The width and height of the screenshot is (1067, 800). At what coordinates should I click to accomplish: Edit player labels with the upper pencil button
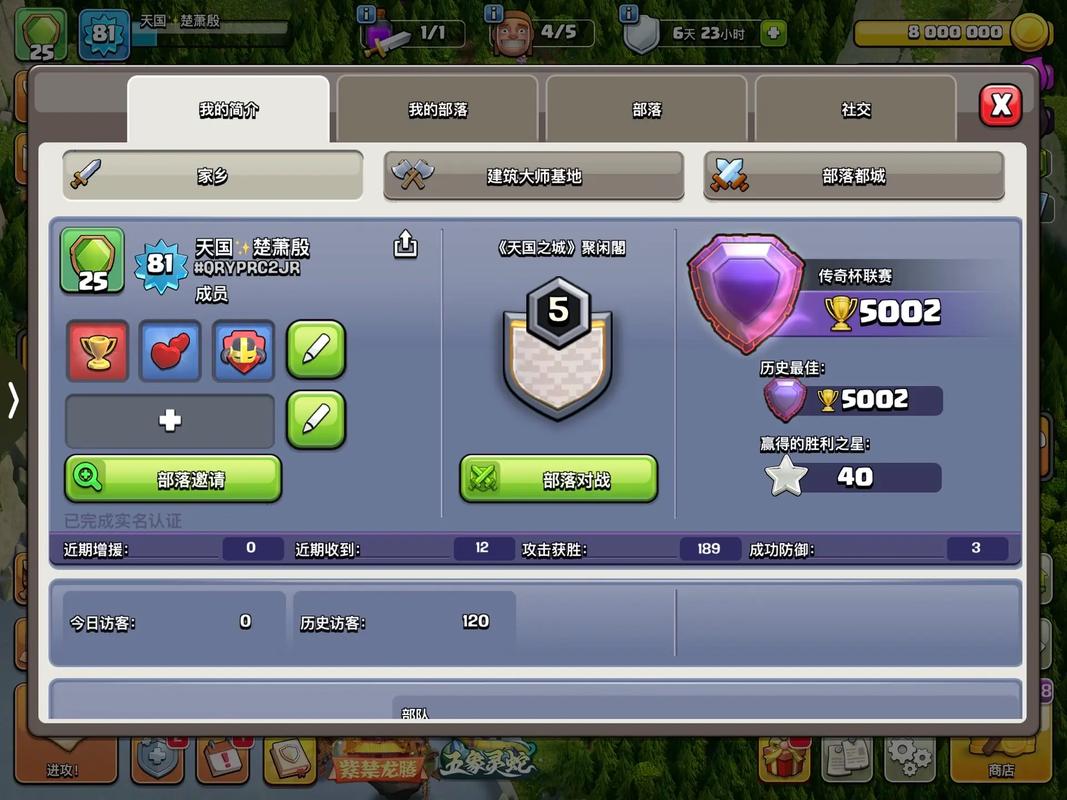316,350
